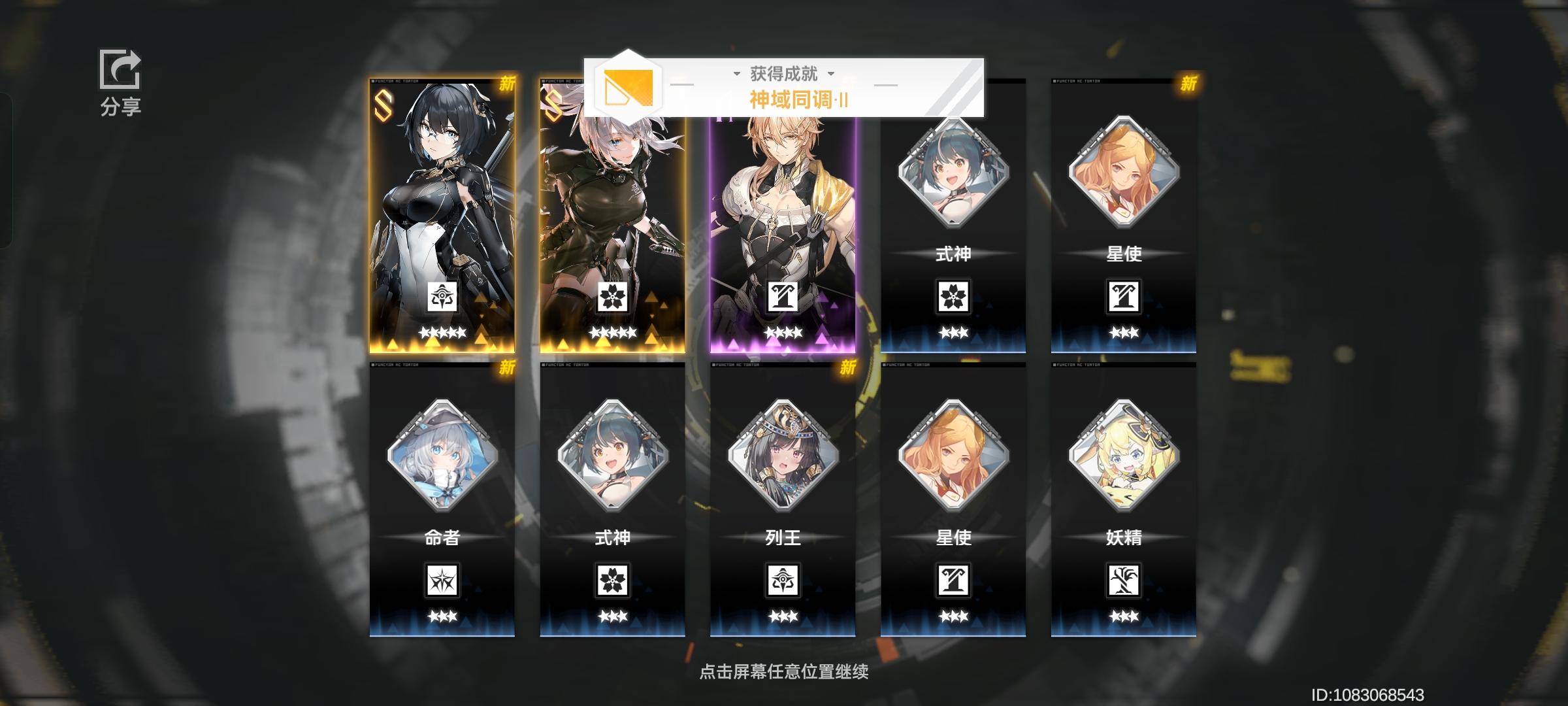
Task: Click the element icon on the bottom 星使 card
Action: [x=954, y=581]
